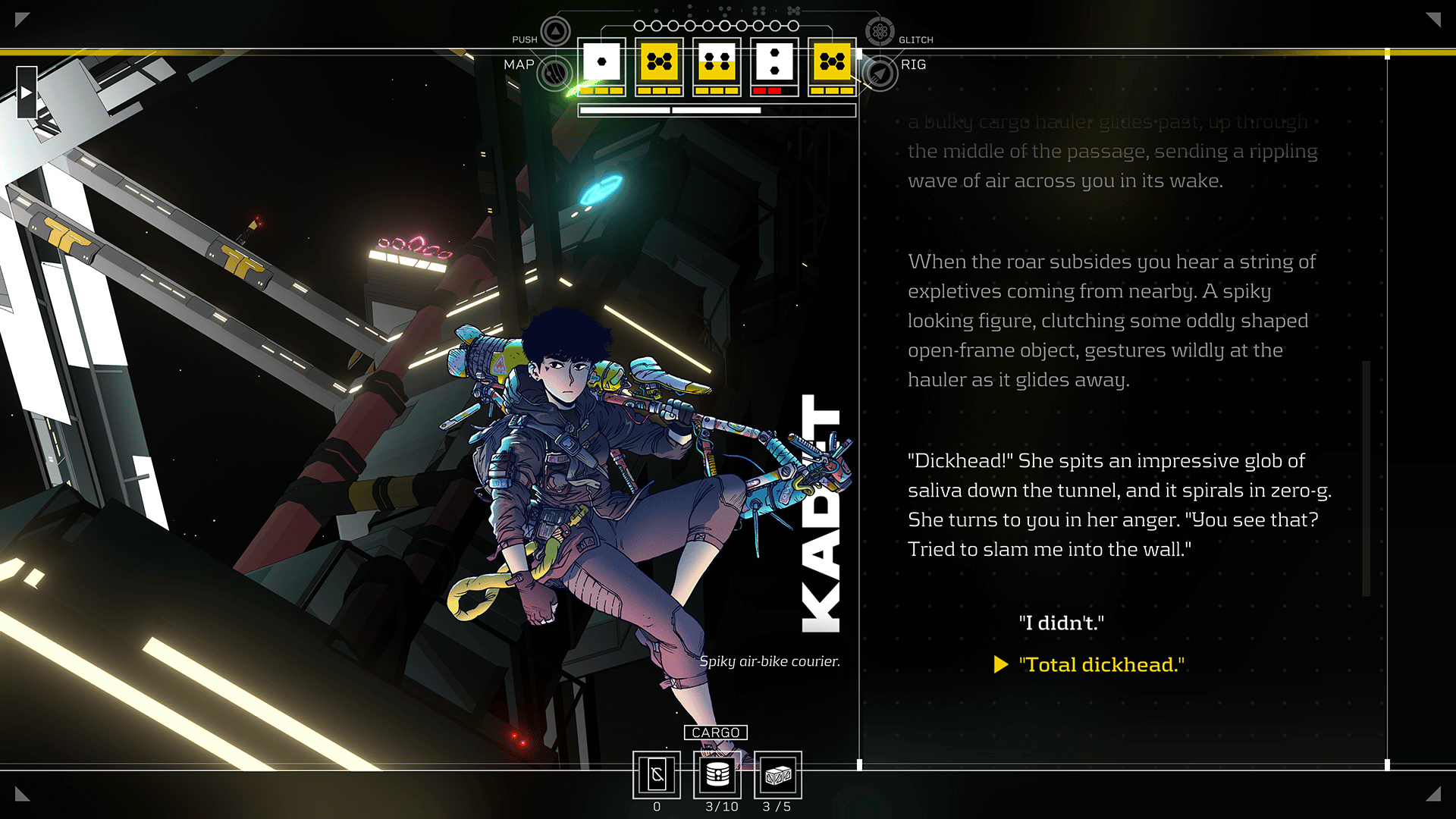Image resolution: width=1456 pixels, height=819 pixels.
Task: Expand the left side arrow tab
Action: pyautogui.click(x=27, y=93)
